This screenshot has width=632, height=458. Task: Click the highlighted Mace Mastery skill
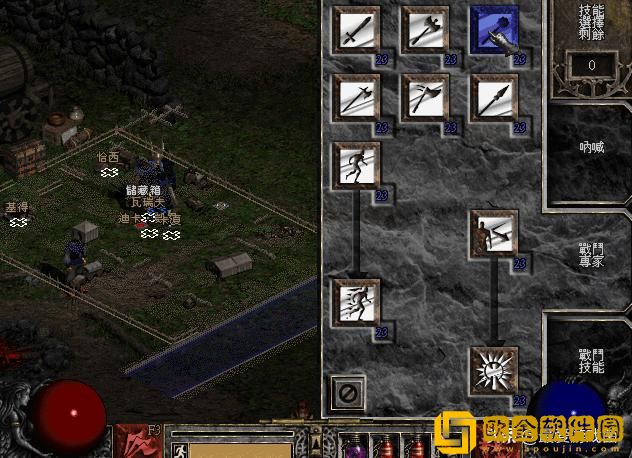coord(494,30)
